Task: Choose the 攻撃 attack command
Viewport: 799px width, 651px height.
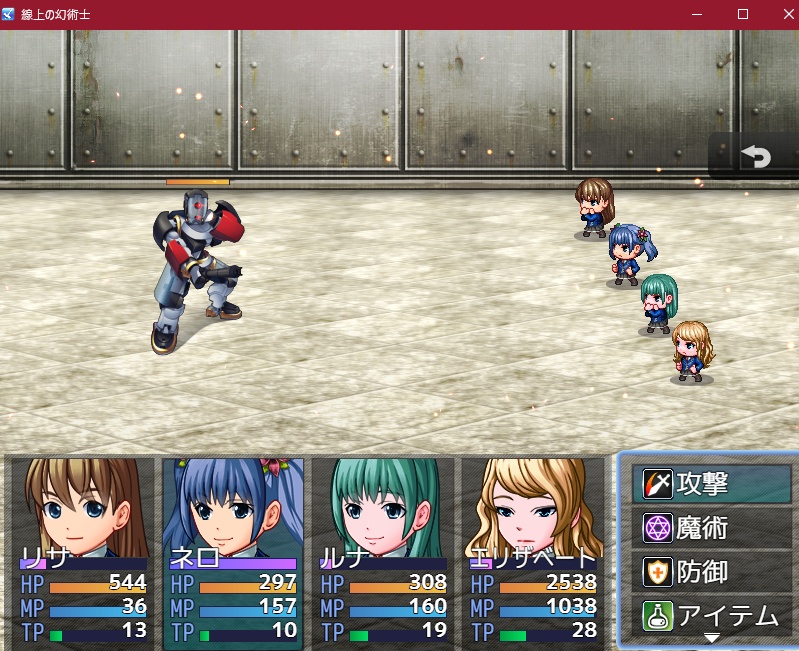Action: click(x=712, y=484)
